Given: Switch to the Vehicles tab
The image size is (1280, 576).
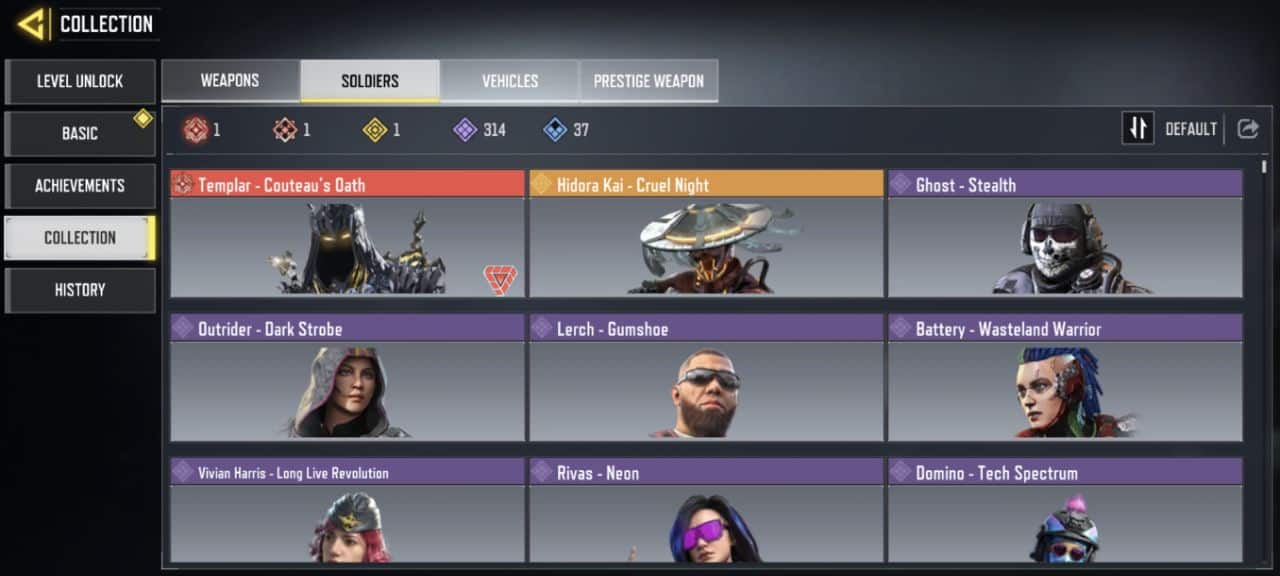Looking at the screenshot, I should click(510, 81).
